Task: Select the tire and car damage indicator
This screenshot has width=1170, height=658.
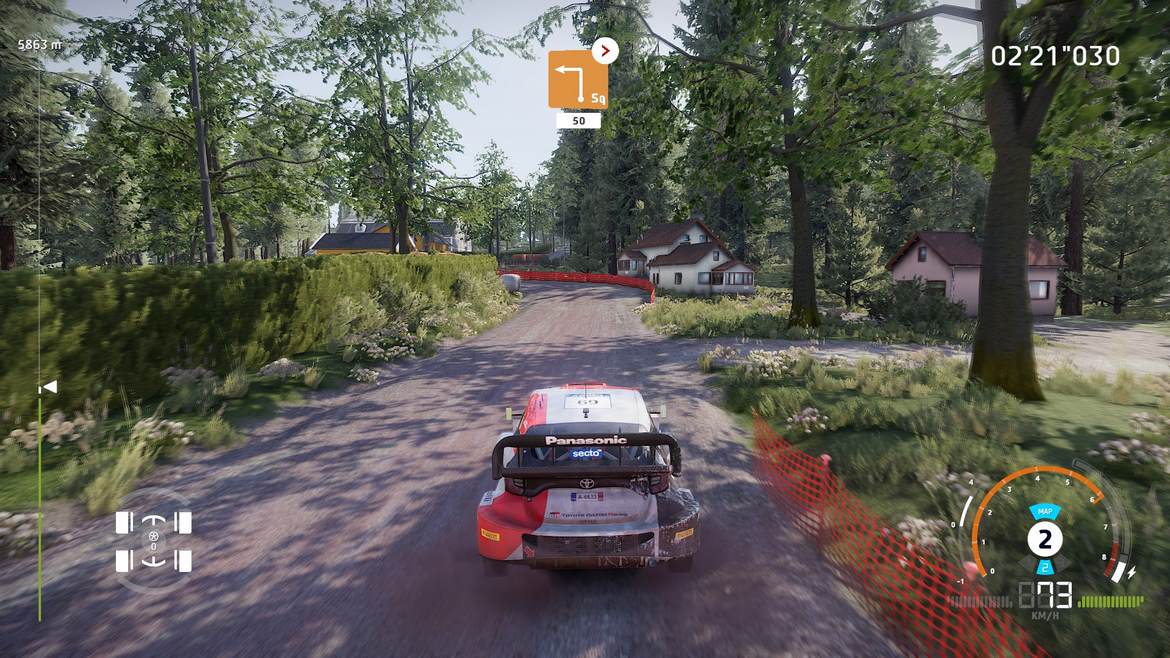Action: pos(153,540)
